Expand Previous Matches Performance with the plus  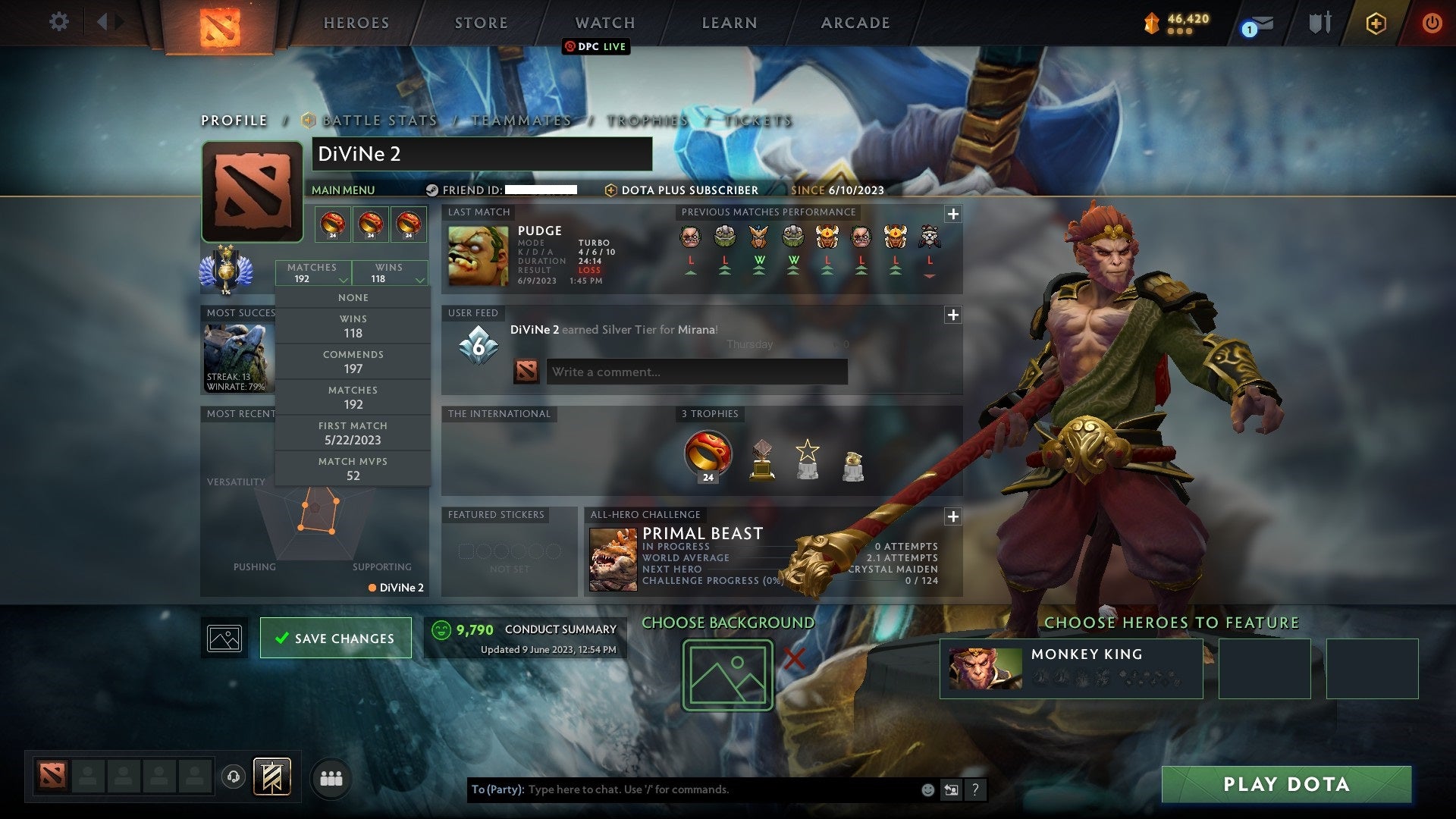coord(954,215)
